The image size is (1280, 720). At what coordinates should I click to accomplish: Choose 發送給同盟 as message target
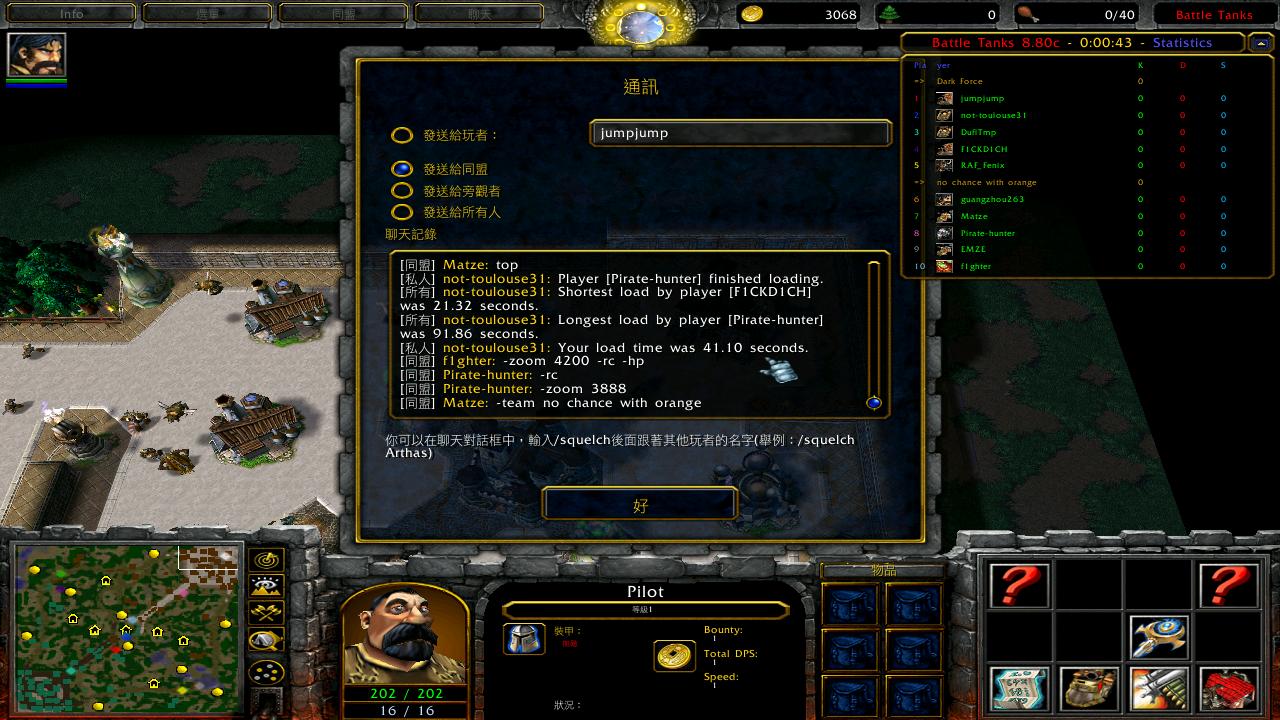pos(402,169)
